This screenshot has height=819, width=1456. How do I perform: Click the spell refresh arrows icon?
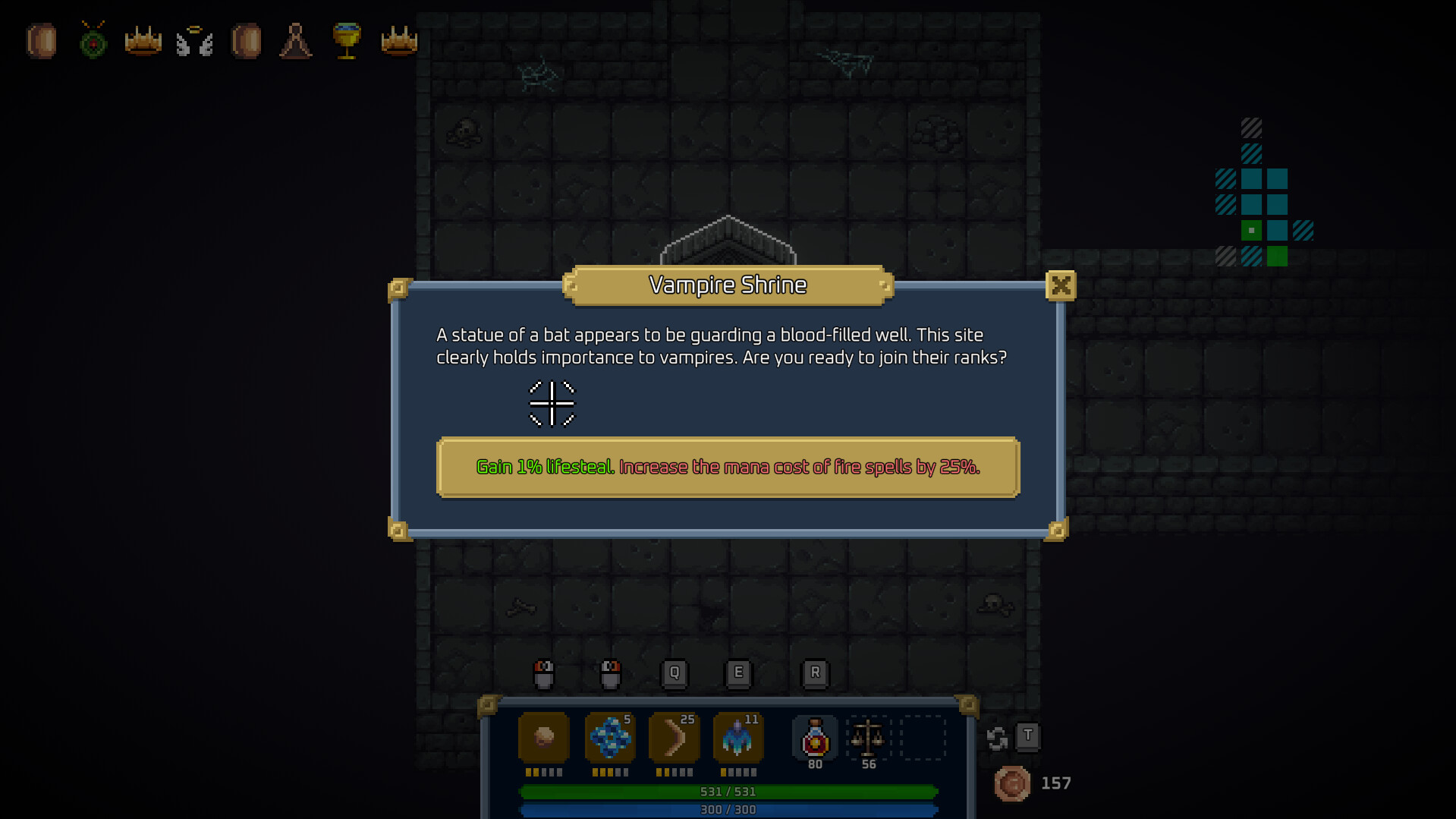click(x=996, y=736)
